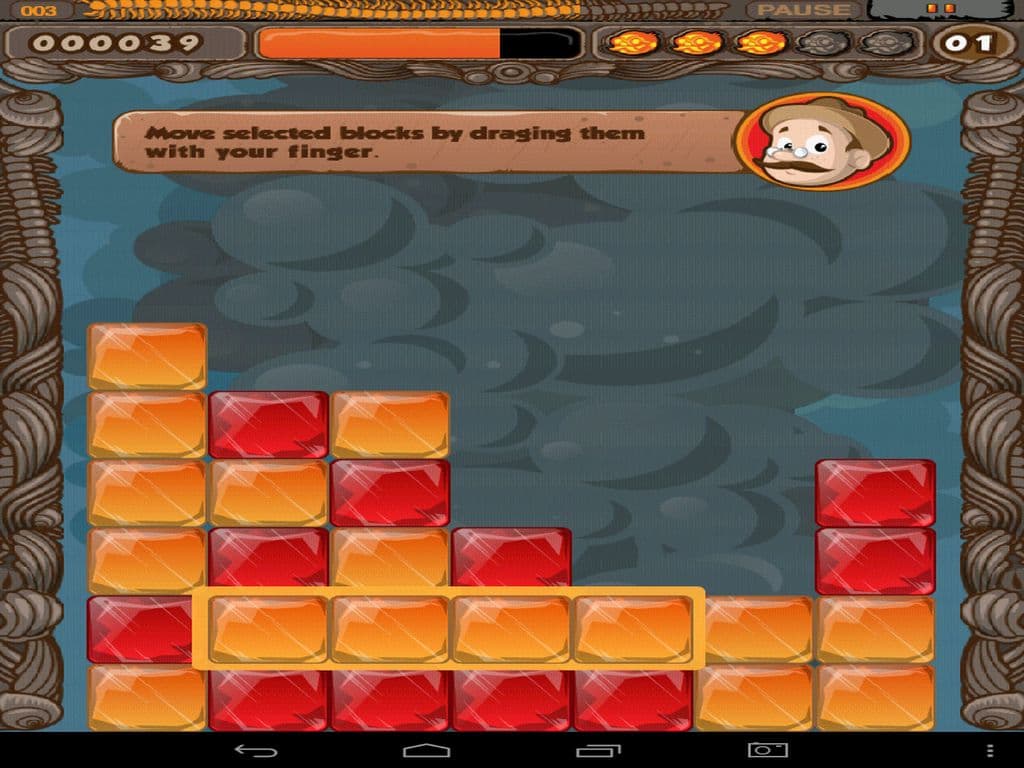Open the Android home screen
The image size is (1024, 768).
tap(426, 750)
